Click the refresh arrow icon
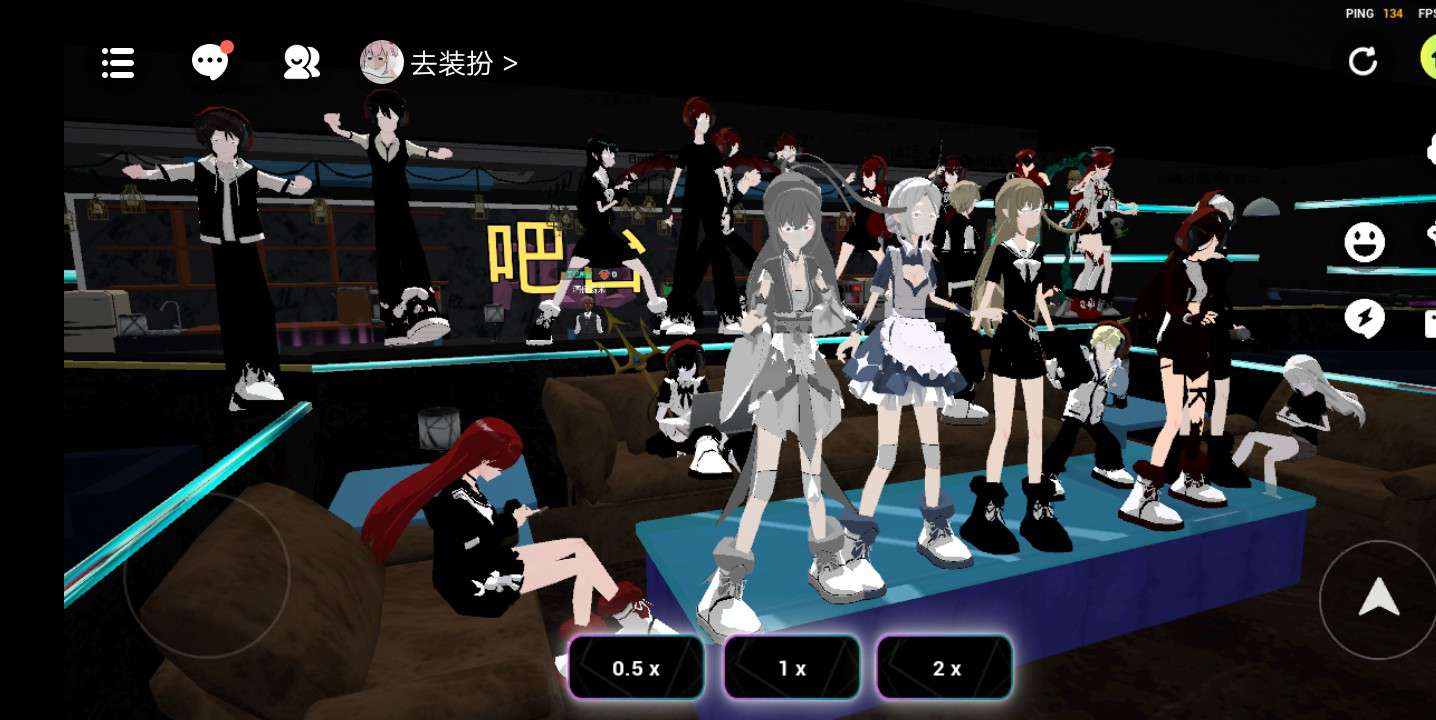The height and width of the screenshot is (720, 1436). coord(1362,62)
